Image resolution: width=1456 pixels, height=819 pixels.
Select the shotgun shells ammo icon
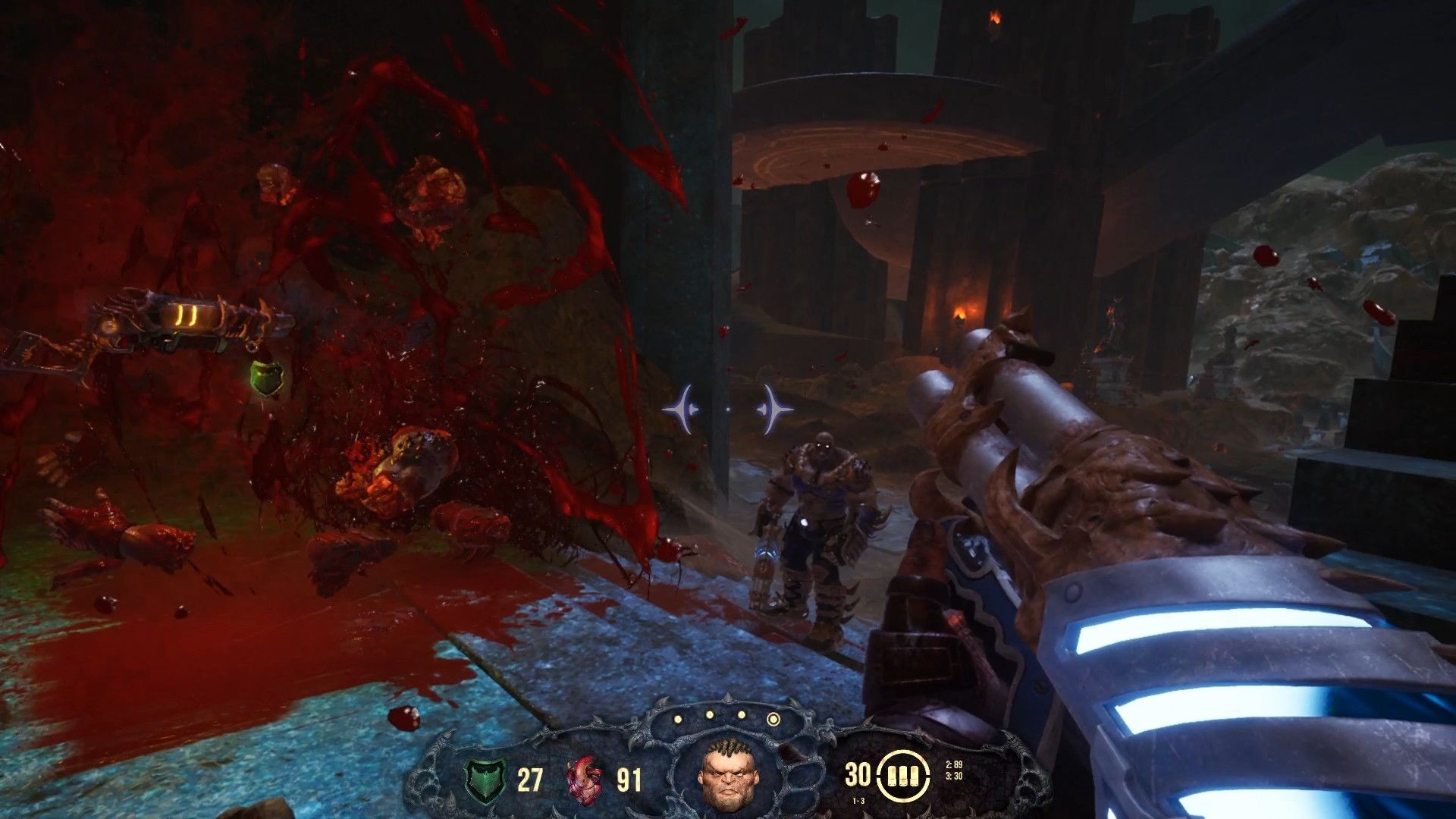[903, 776]
